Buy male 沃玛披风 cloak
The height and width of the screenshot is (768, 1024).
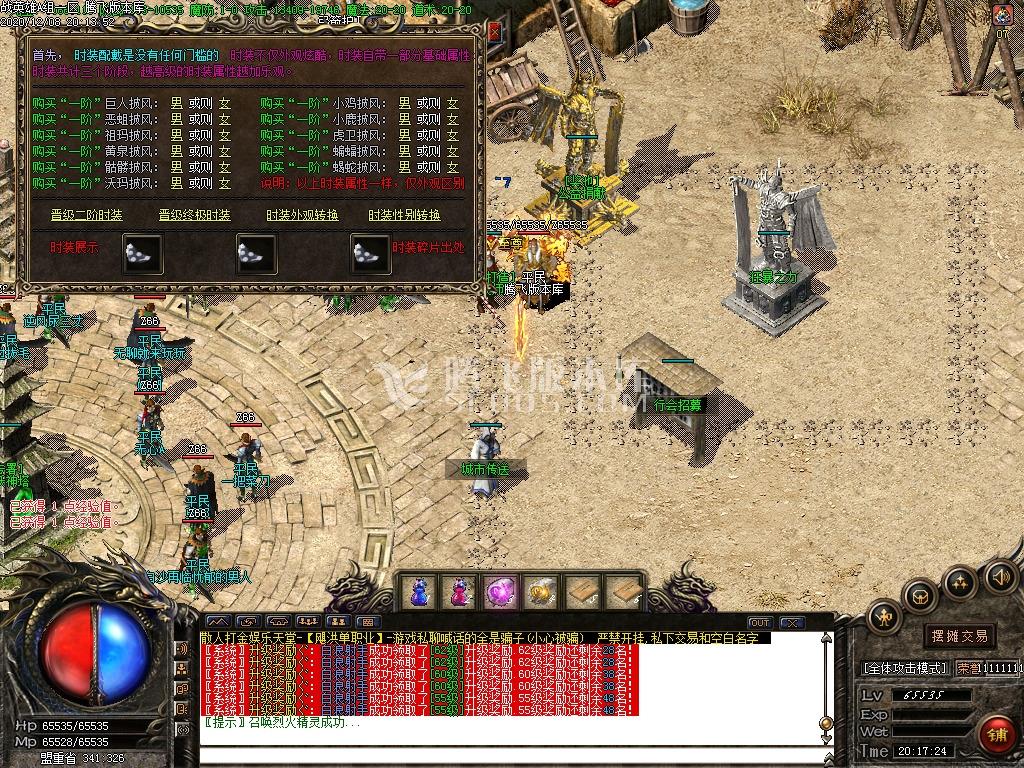(176, 184)
